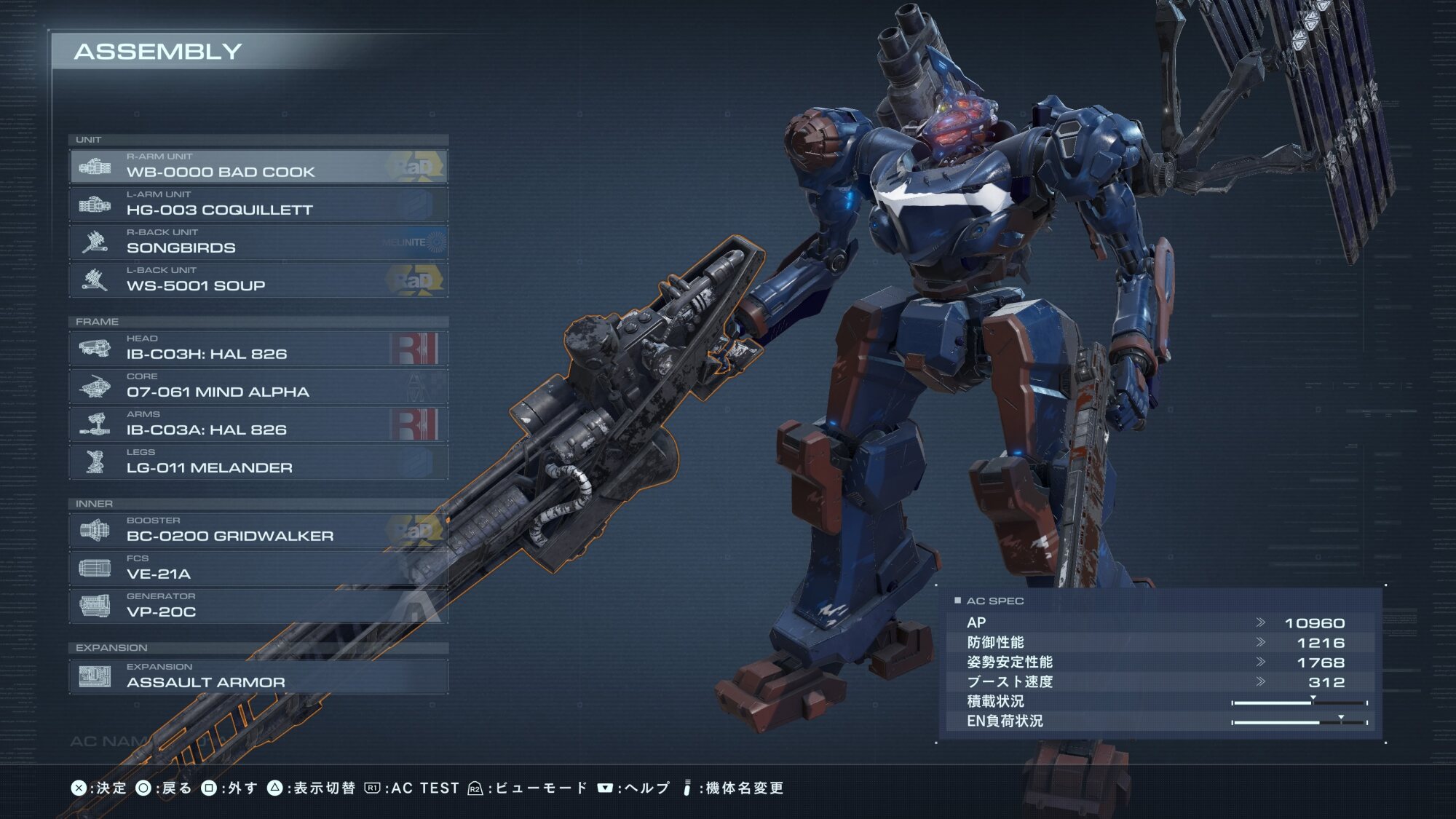The height and width of the screenshot is (819, 1456).
Task: Select the Arms IB-C03A: HAL 826 slot
Action: point(258,424)
